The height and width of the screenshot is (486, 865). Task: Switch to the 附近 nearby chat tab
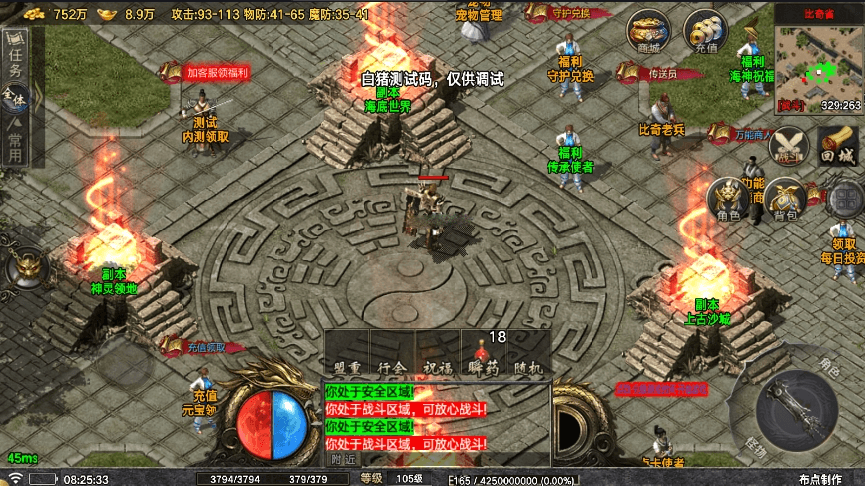point(343,459)
